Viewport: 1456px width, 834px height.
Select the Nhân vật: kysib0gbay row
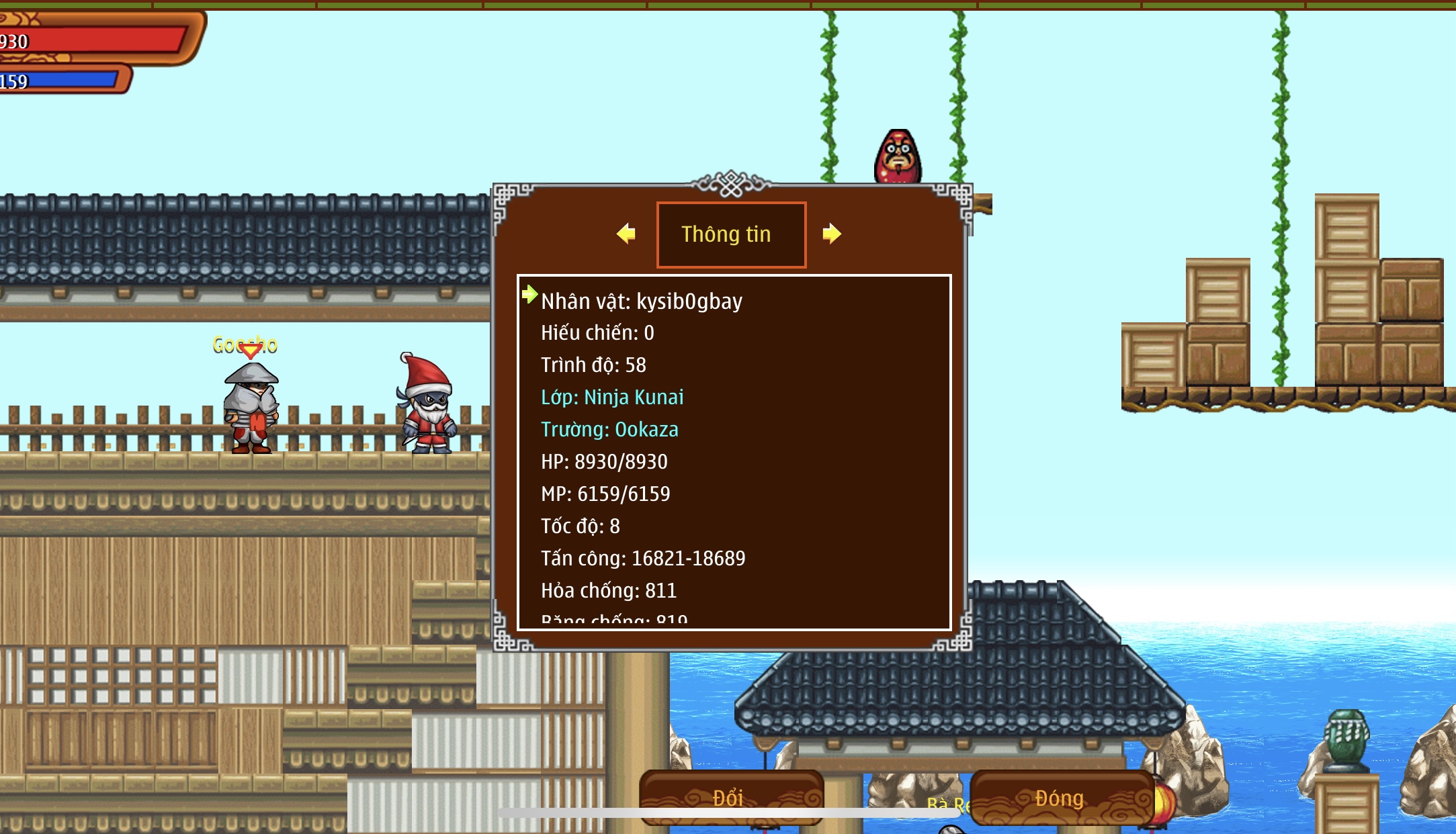point(642,302)
